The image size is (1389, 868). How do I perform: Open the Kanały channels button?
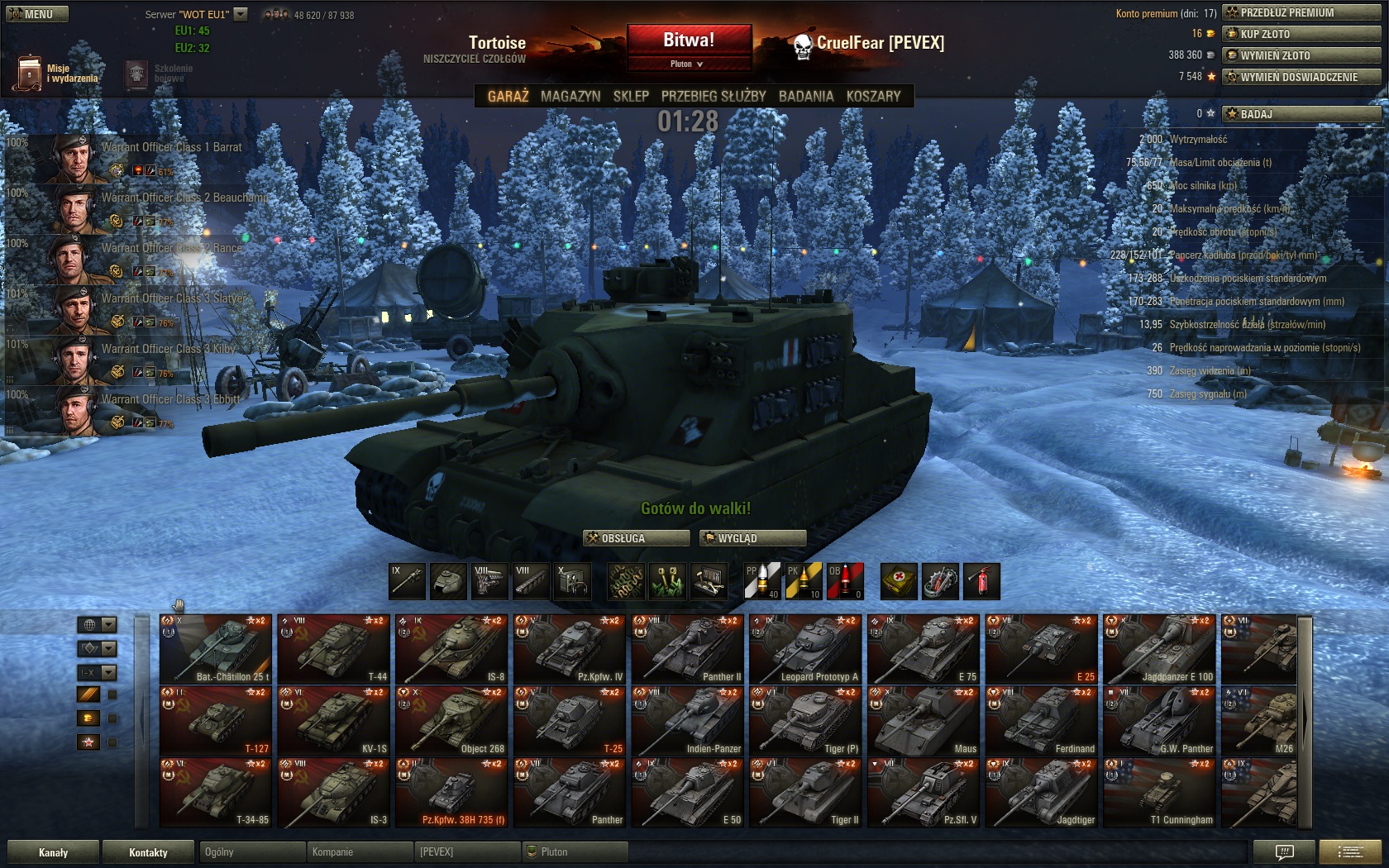click(x=53, y=852)
